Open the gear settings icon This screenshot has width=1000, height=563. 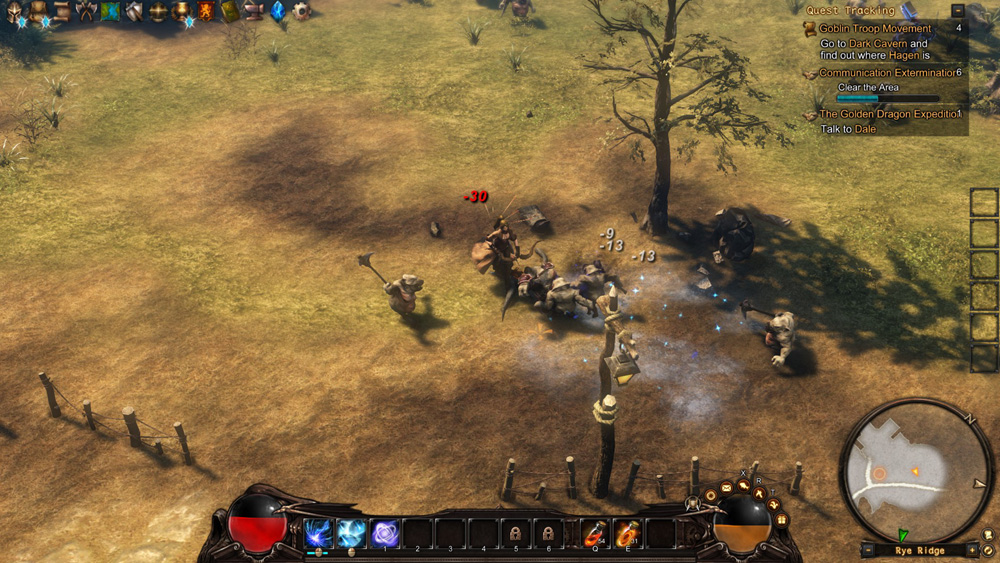click(301, 12)
